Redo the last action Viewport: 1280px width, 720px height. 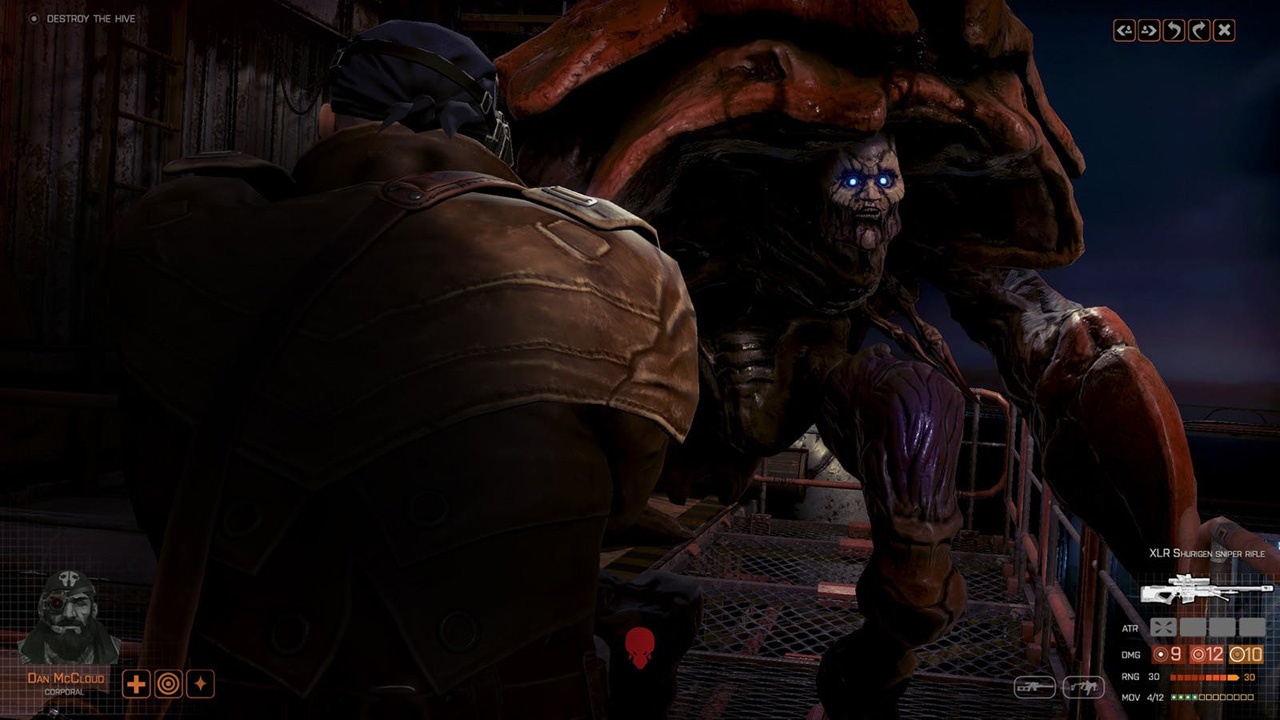point(1198,30)
